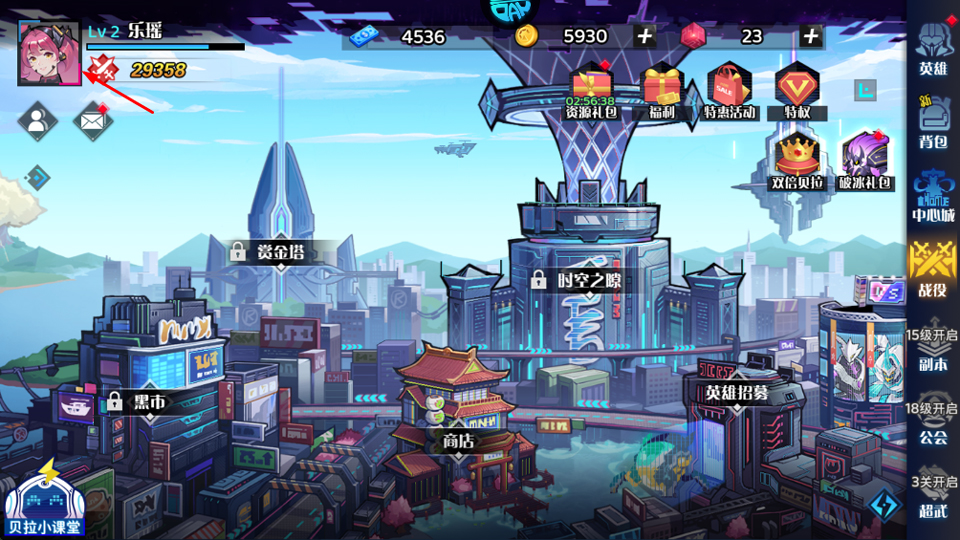960x540 pixels.
Task: Select the locked 时空之隙 building
Action: pyautogui.click(x=580, y=280)
